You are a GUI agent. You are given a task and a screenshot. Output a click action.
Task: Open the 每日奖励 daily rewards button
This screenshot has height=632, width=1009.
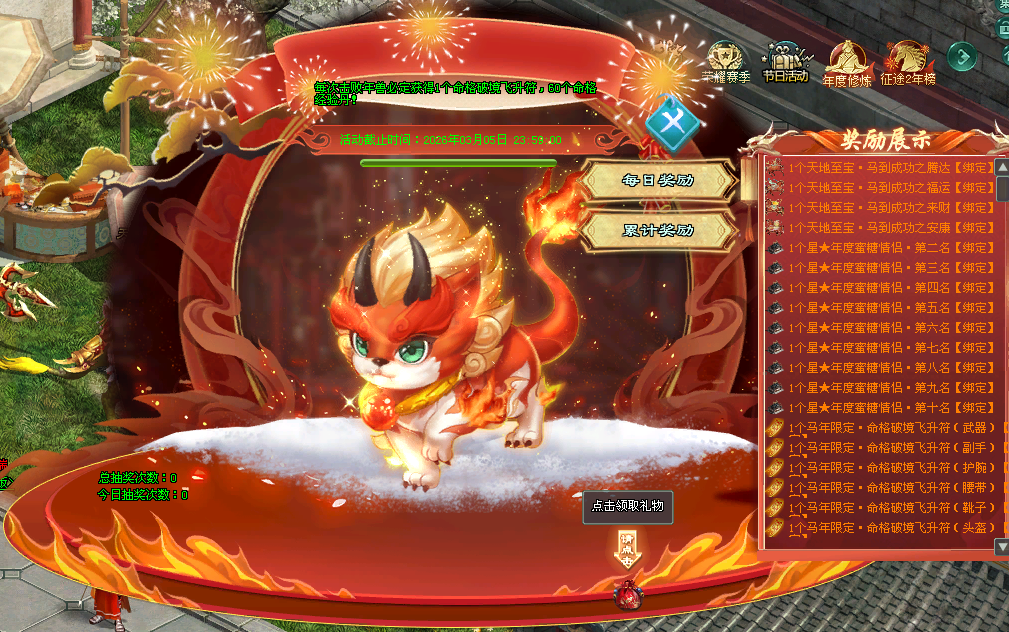pyautogui.click(x=658, y=181)
